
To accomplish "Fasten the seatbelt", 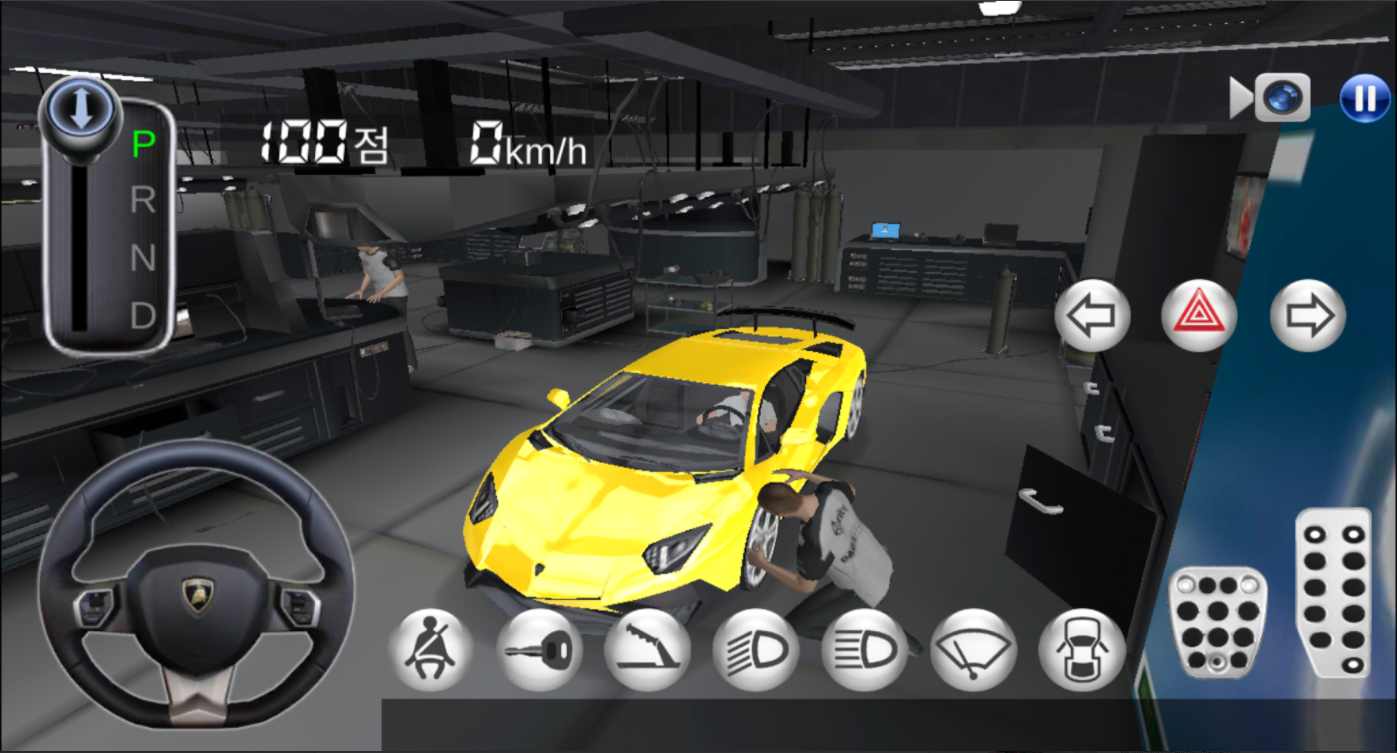I will pyautogui.click(x=430, y=649).
